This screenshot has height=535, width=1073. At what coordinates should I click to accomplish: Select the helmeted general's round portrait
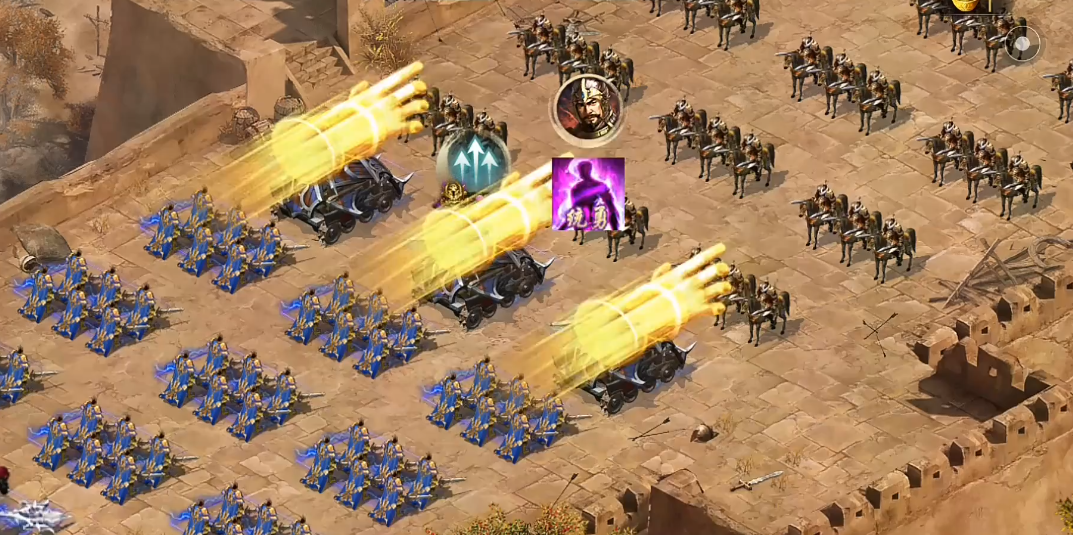point(588,108)
